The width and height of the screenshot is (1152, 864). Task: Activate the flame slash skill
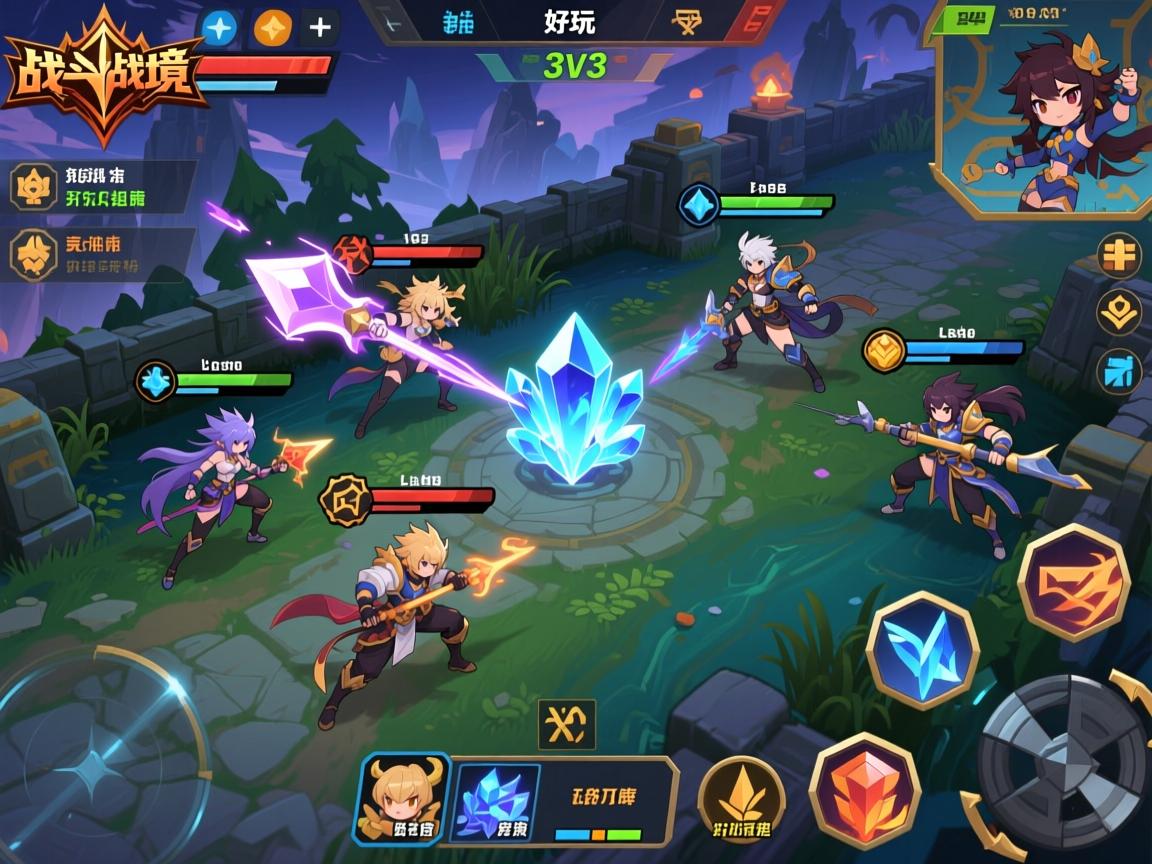pyautogui.click(x=1074, y=581)
